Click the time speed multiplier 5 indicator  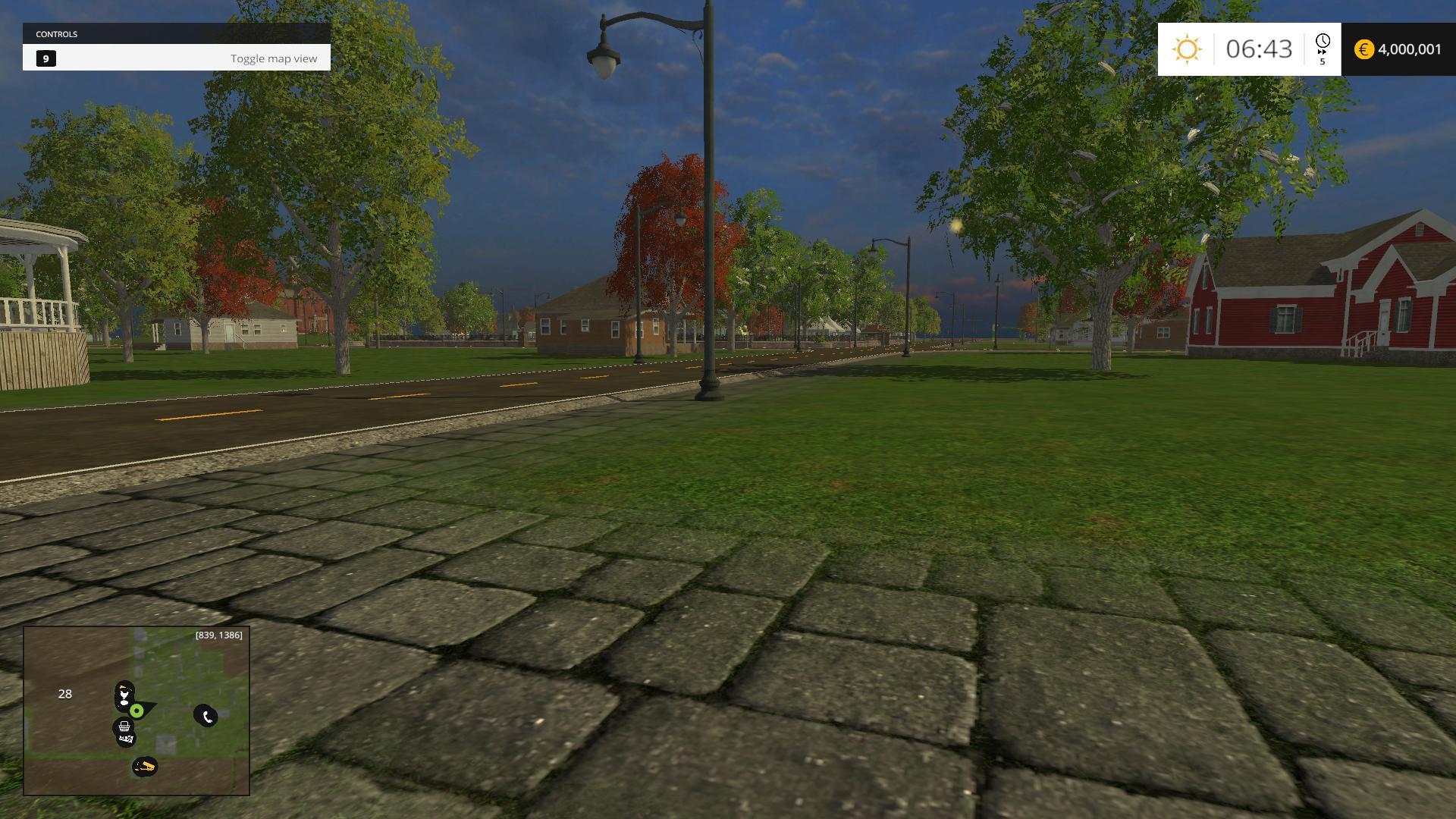[x=1323, y=63]
